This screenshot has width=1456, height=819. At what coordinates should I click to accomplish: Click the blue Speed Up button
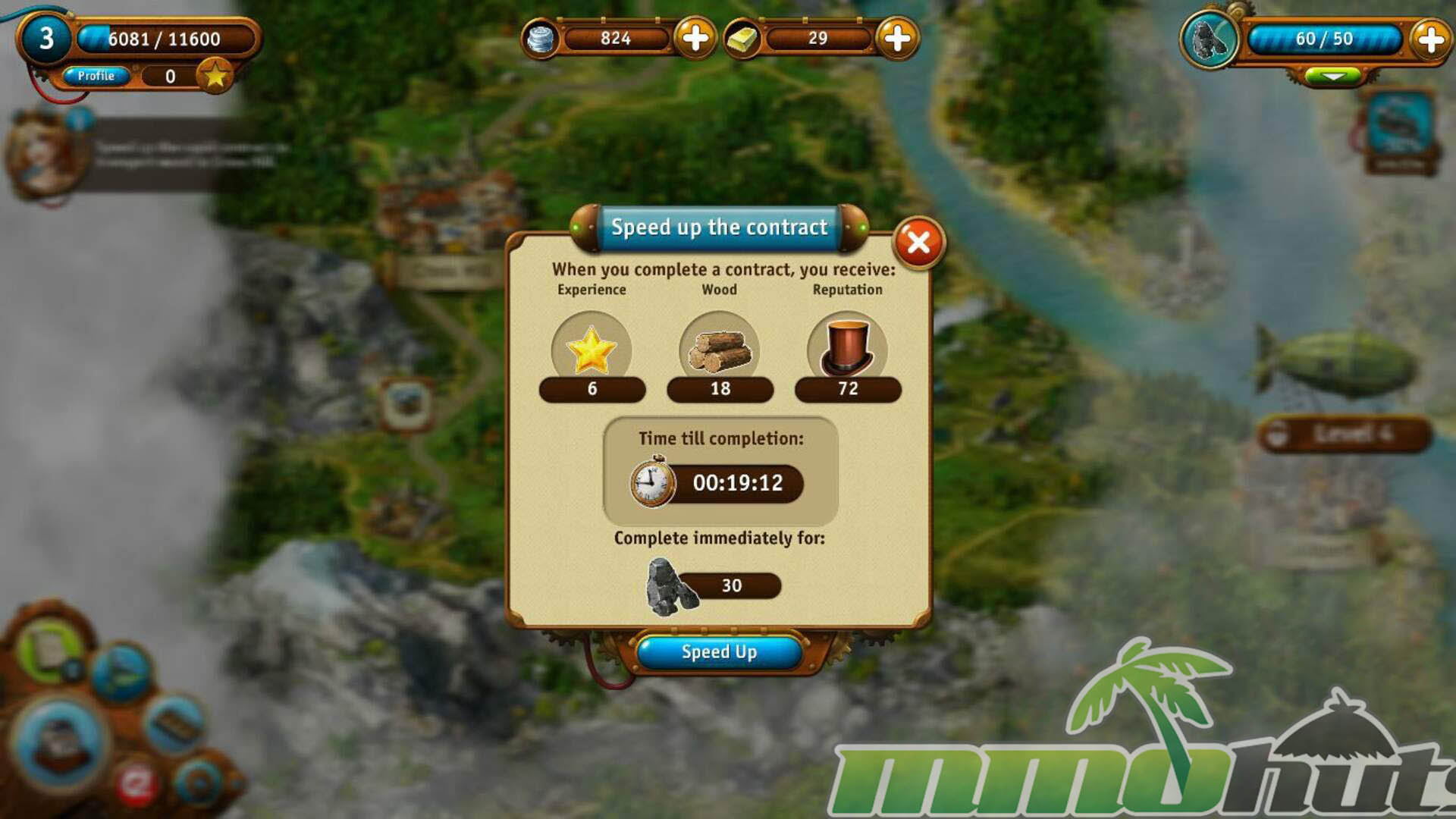(719, 652)
